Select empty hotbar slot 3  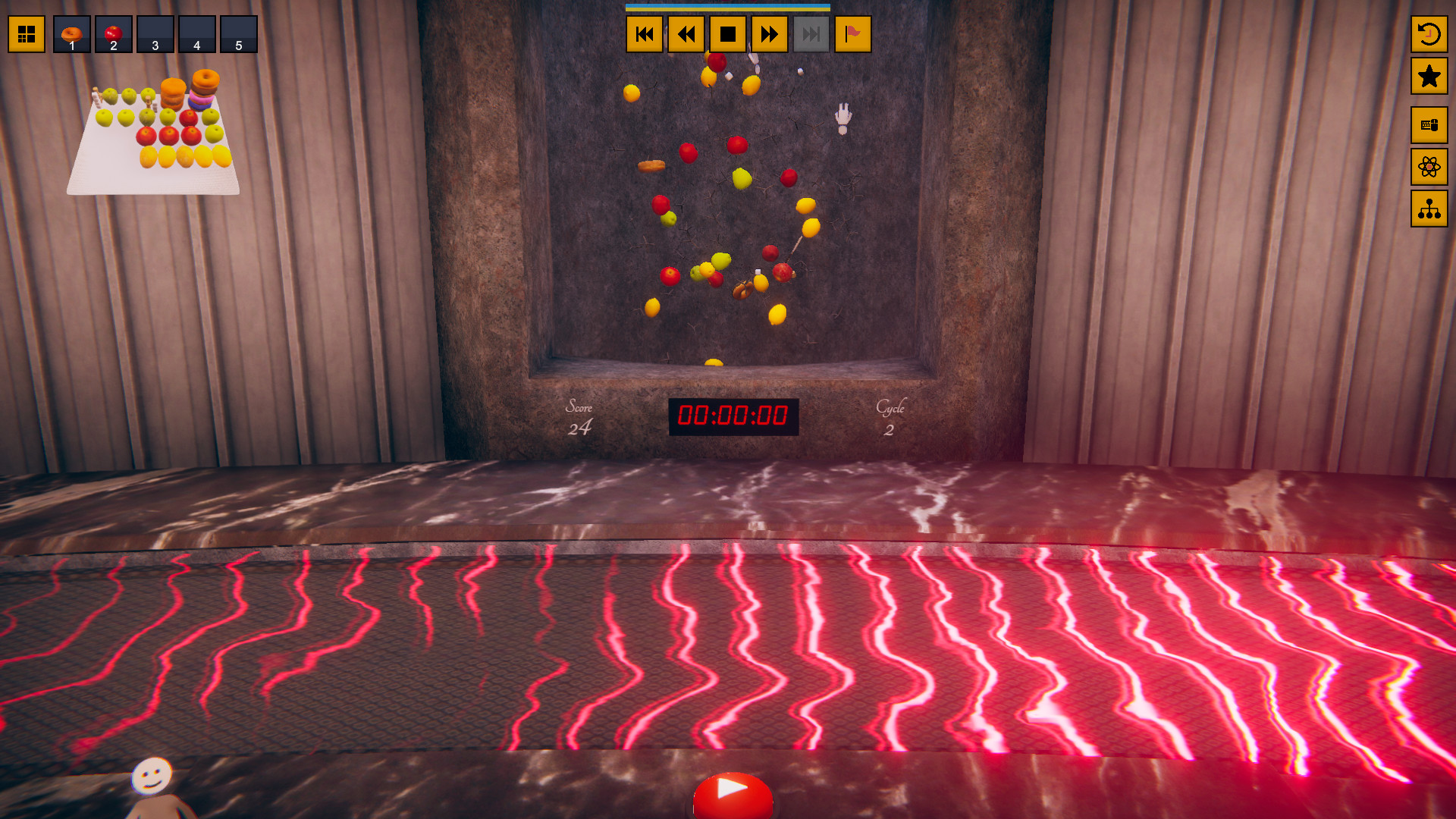pyautogui.click(x=155, y=34)
